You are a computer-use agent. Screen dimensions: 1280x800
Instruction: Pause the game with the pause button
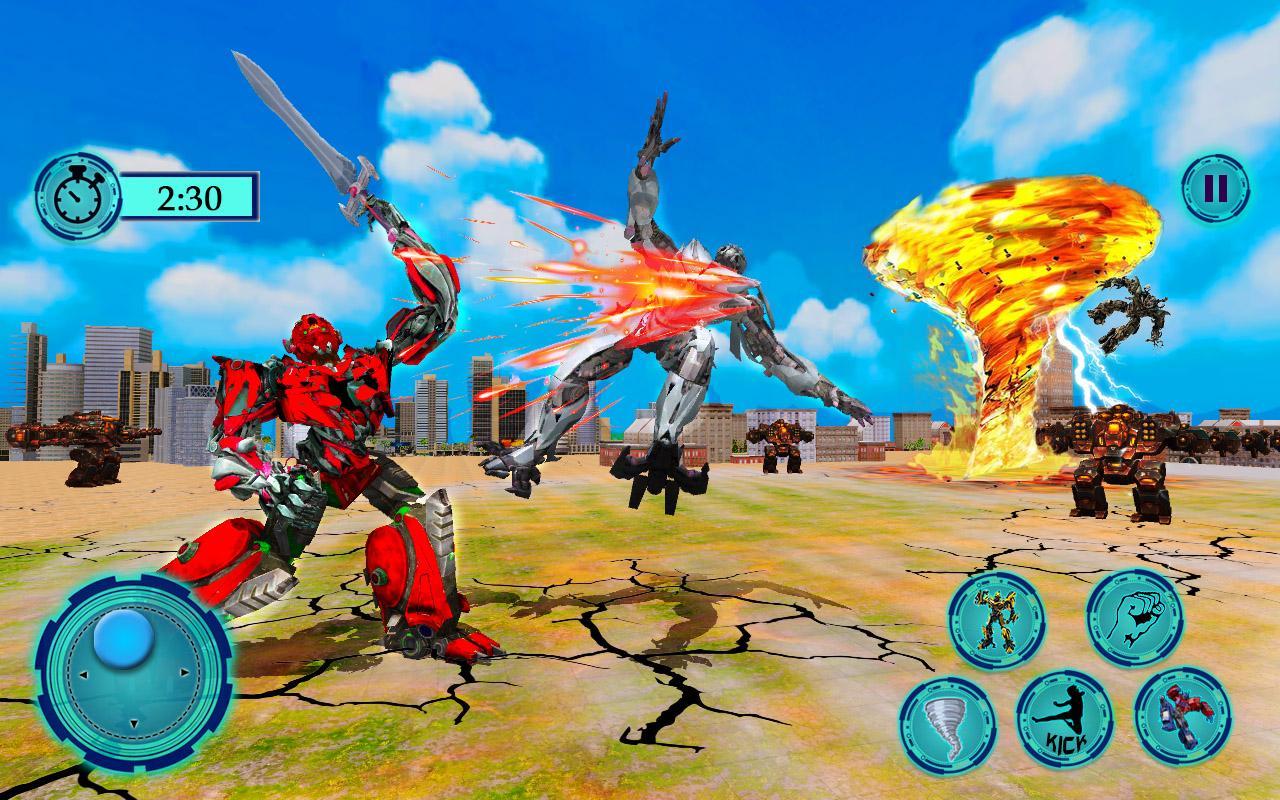pyautogui.click(x=1215, y=187)
